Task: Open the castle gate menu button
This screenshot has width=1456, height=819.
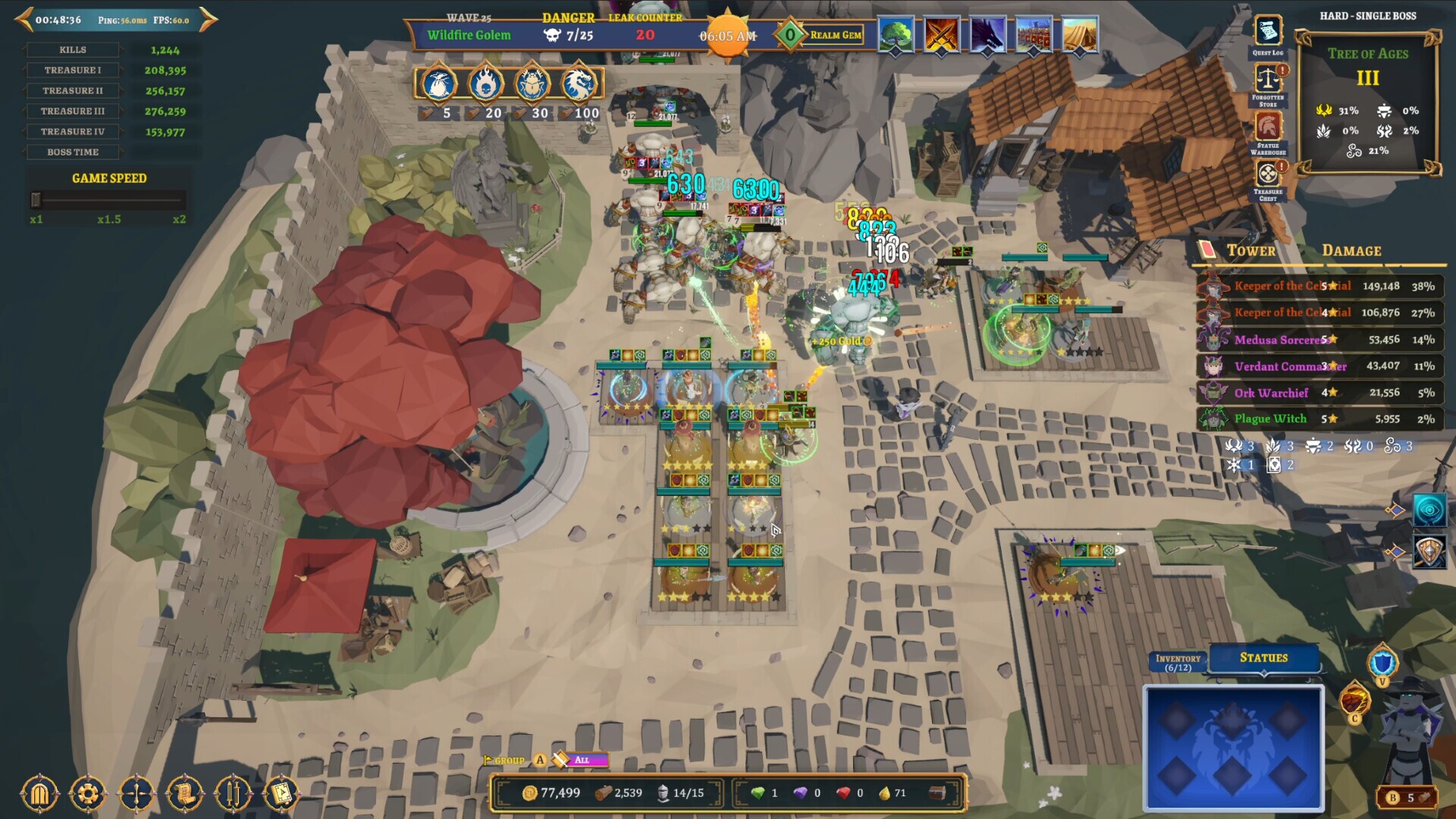Action: (x=39, y=794)
